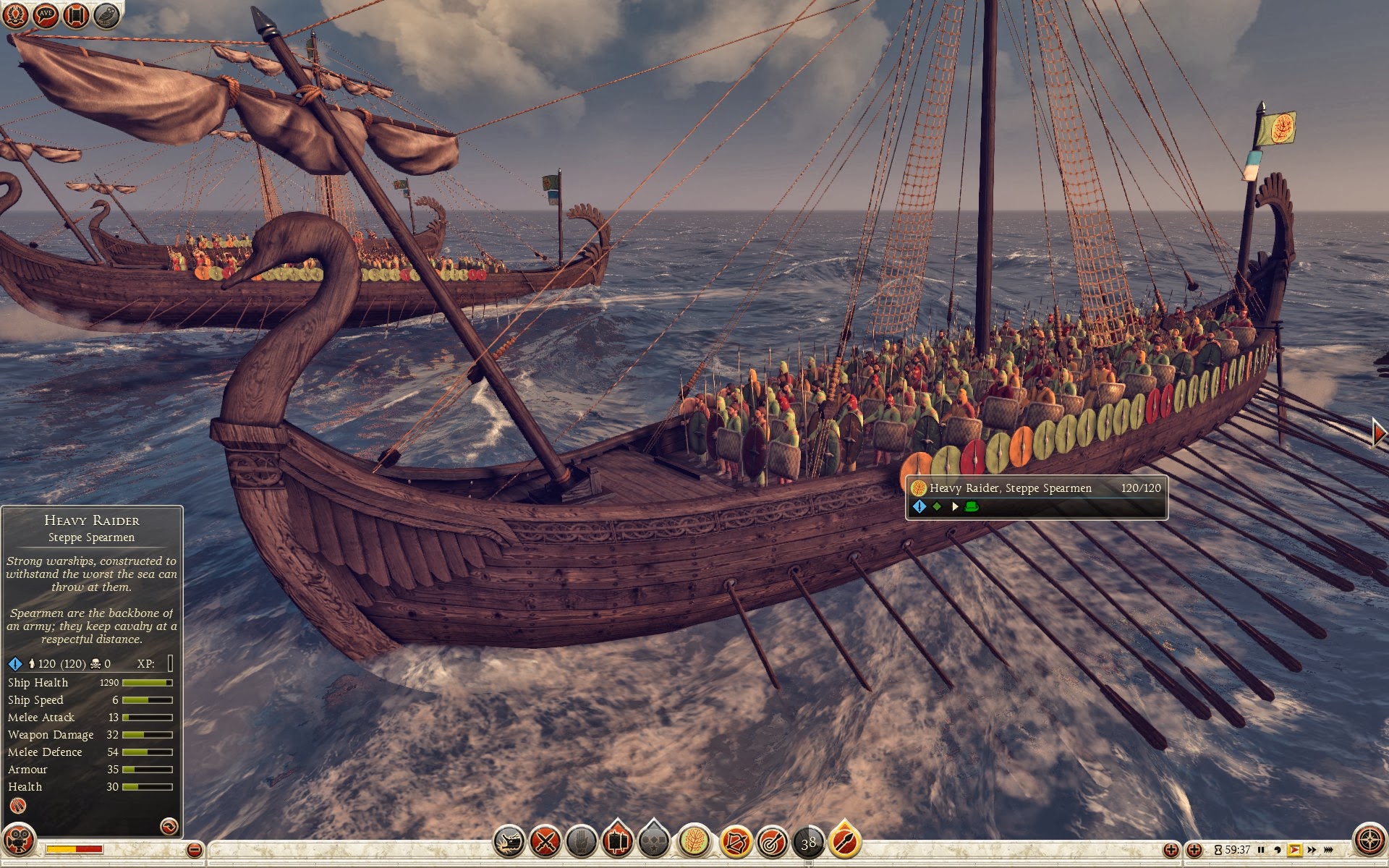
Task: Click the helmet mask icon at bottom-left
Action: click(19, 841)
